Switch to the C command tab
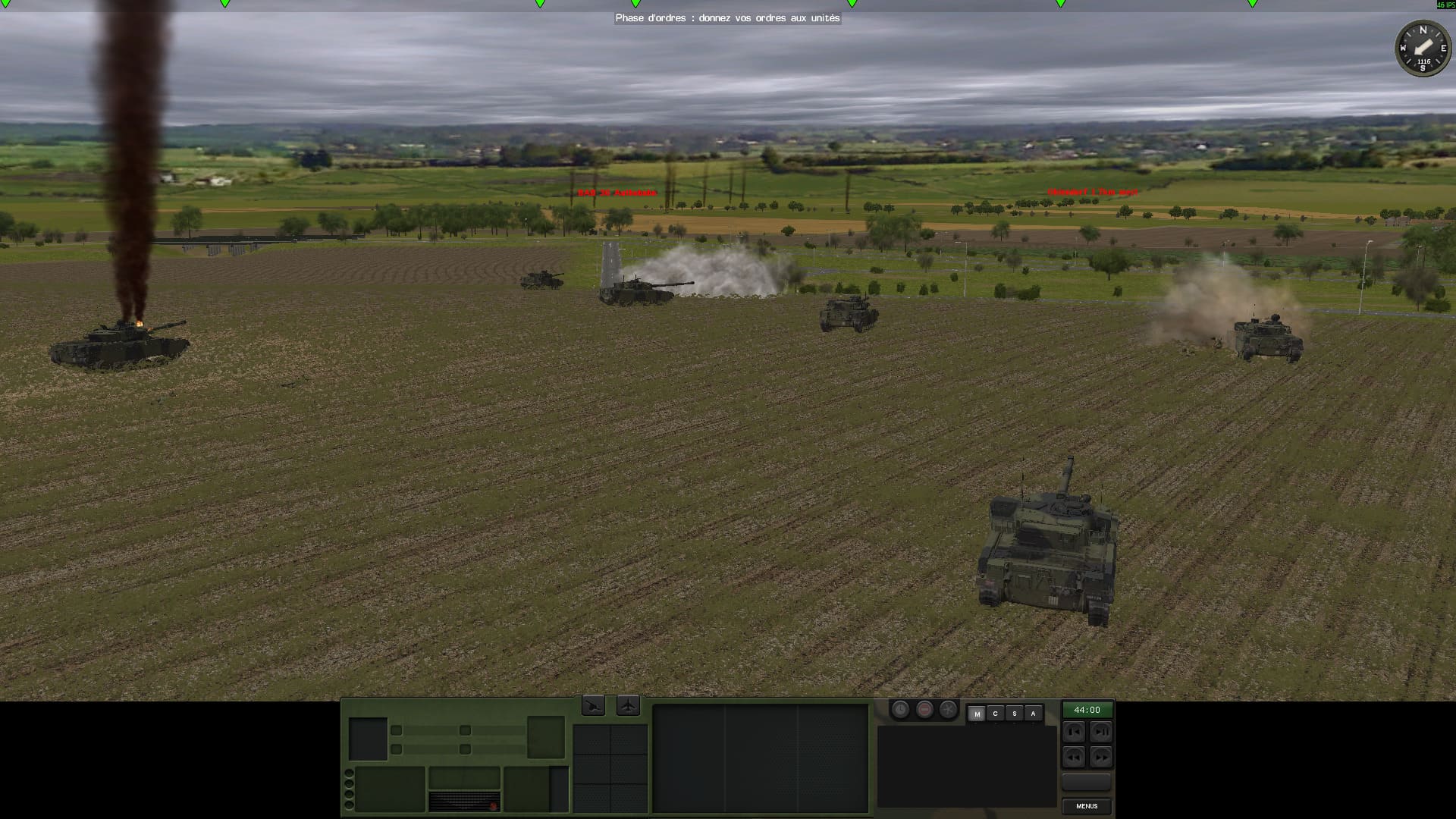This screenshot has height=819, width=1456. click(996, 714)
